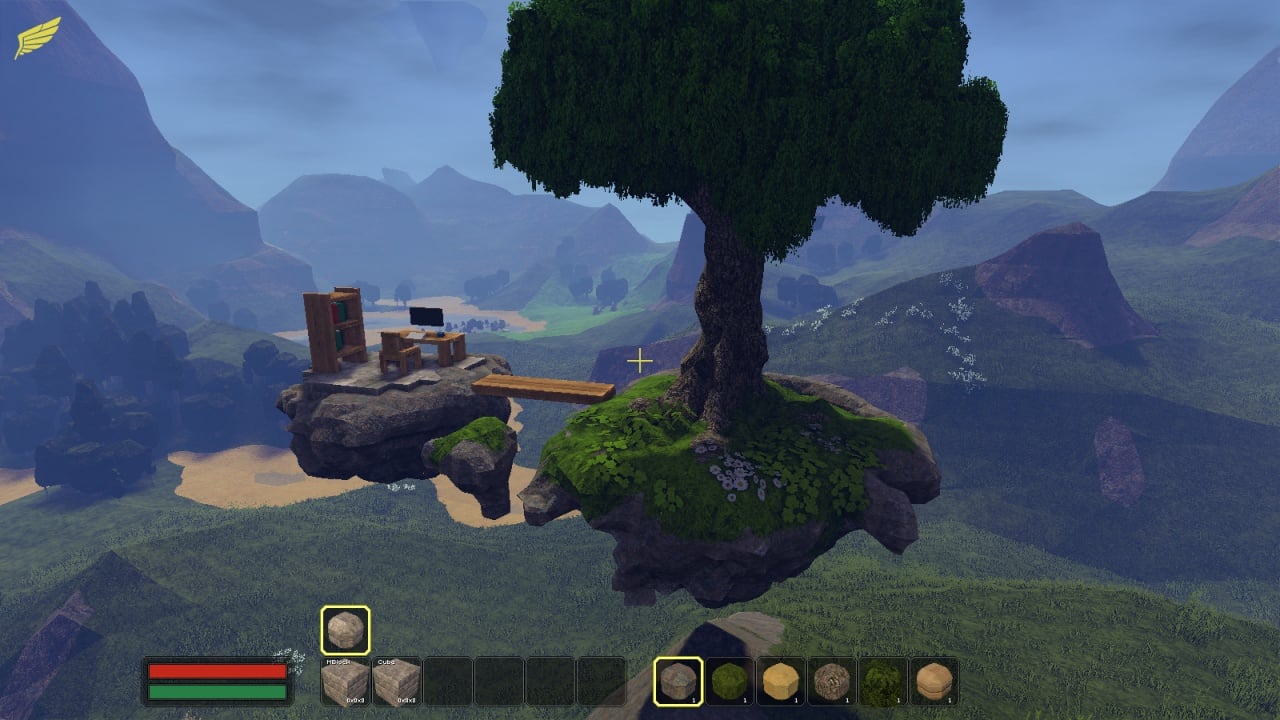Select the HBlock shape slot

[345, 682]
